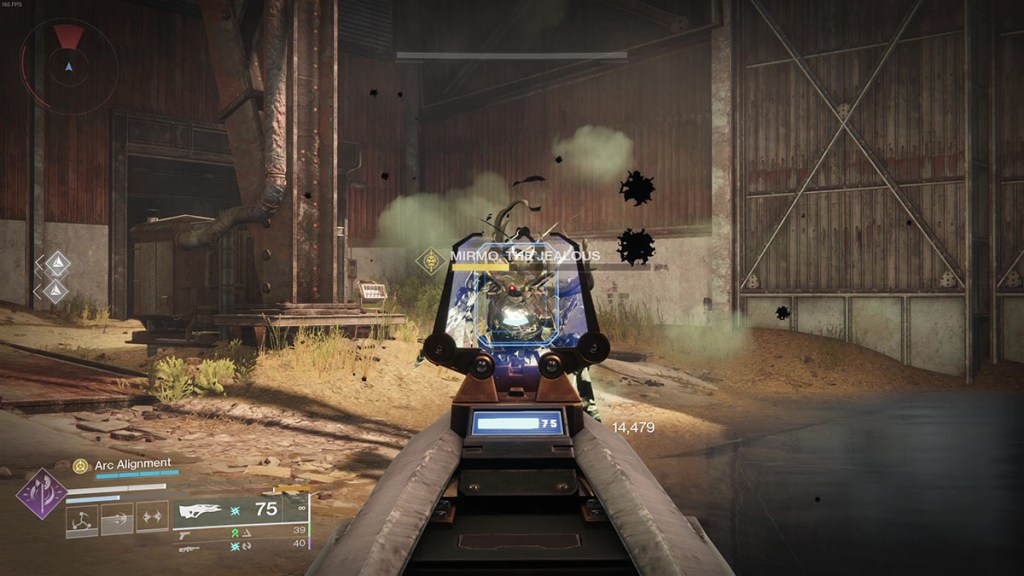Click the radar in the top-left corner
1024x576 pixels.
click(68, 65)
